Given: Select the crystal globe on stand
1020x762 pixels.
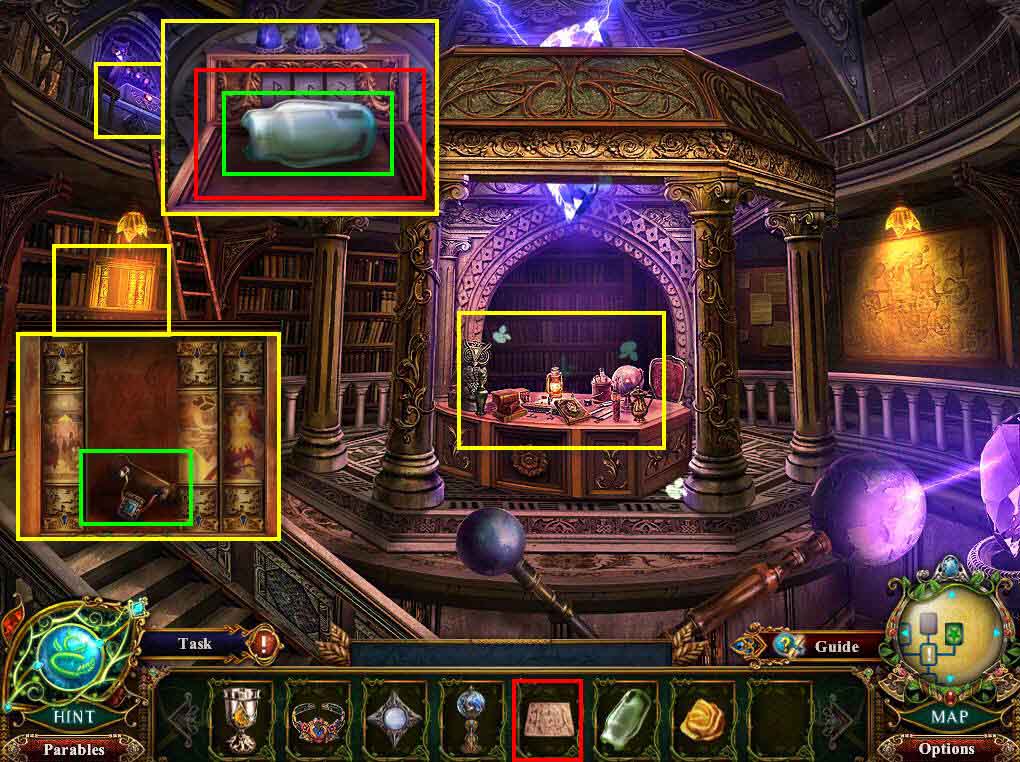Looking at the screenshot, I should coord(470,716).
